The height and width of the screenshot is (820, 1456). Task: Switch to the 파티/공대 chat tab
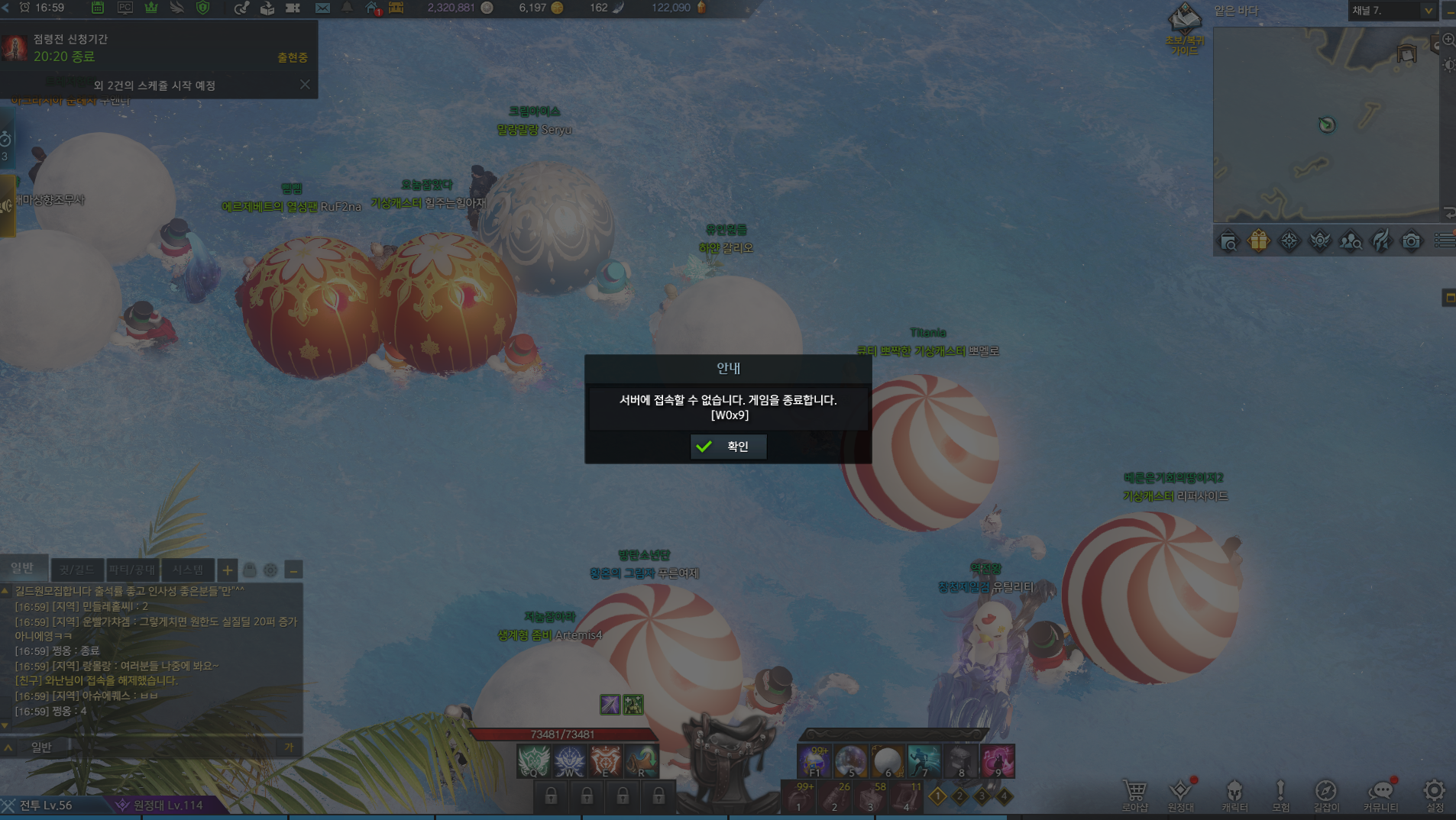(x=132, y=570)
